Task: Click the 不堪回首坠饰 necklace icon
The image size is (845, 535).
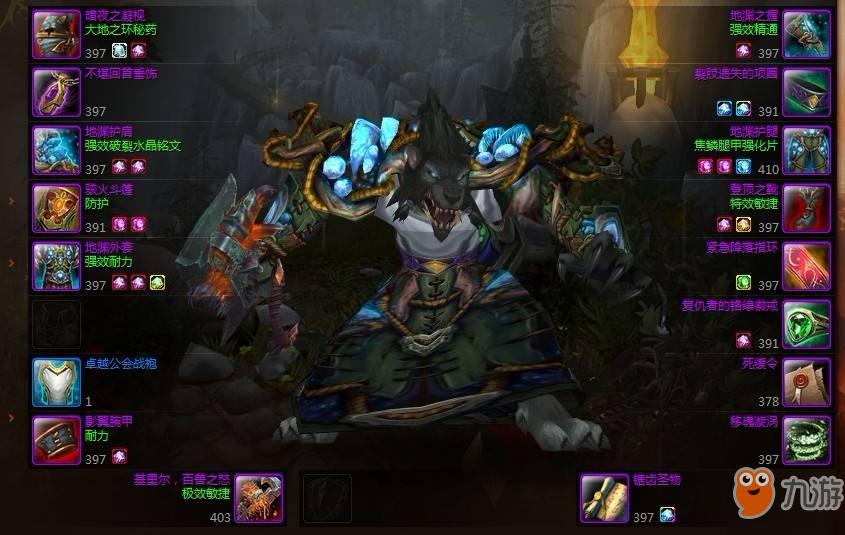Action: [x=56, y=93]
